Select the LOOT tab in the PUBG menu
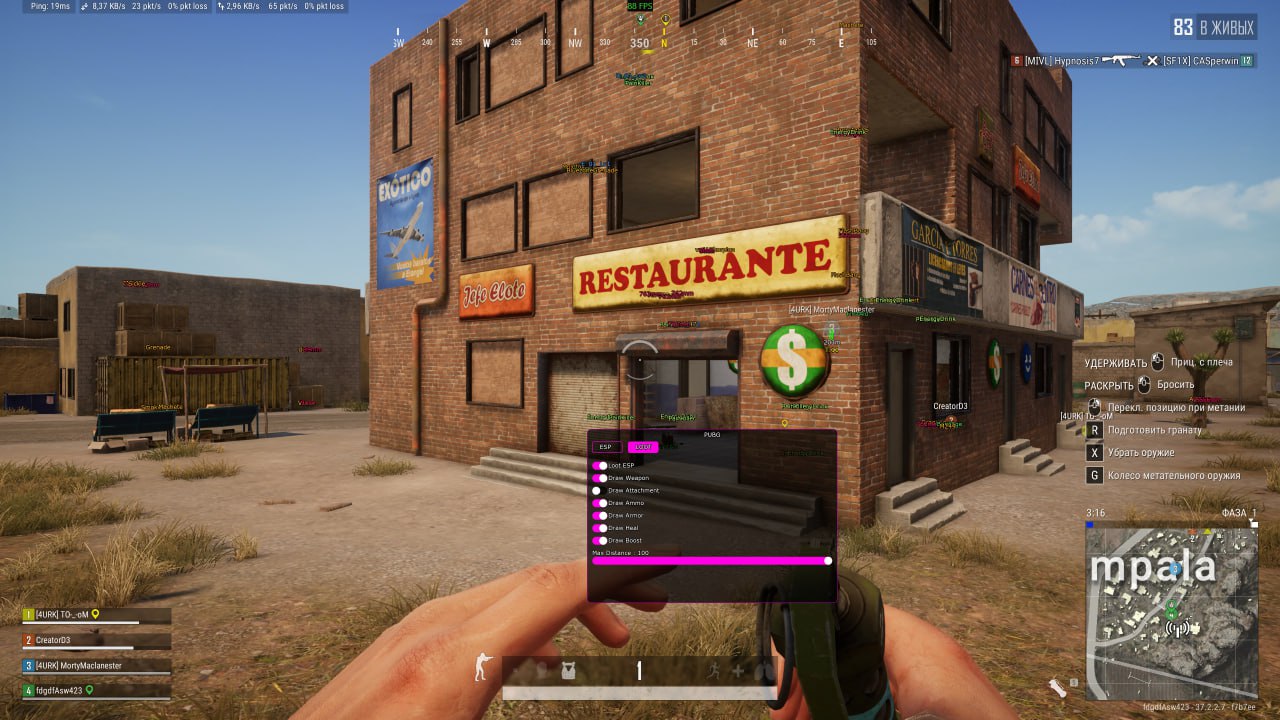 click(x=644, y=447)
